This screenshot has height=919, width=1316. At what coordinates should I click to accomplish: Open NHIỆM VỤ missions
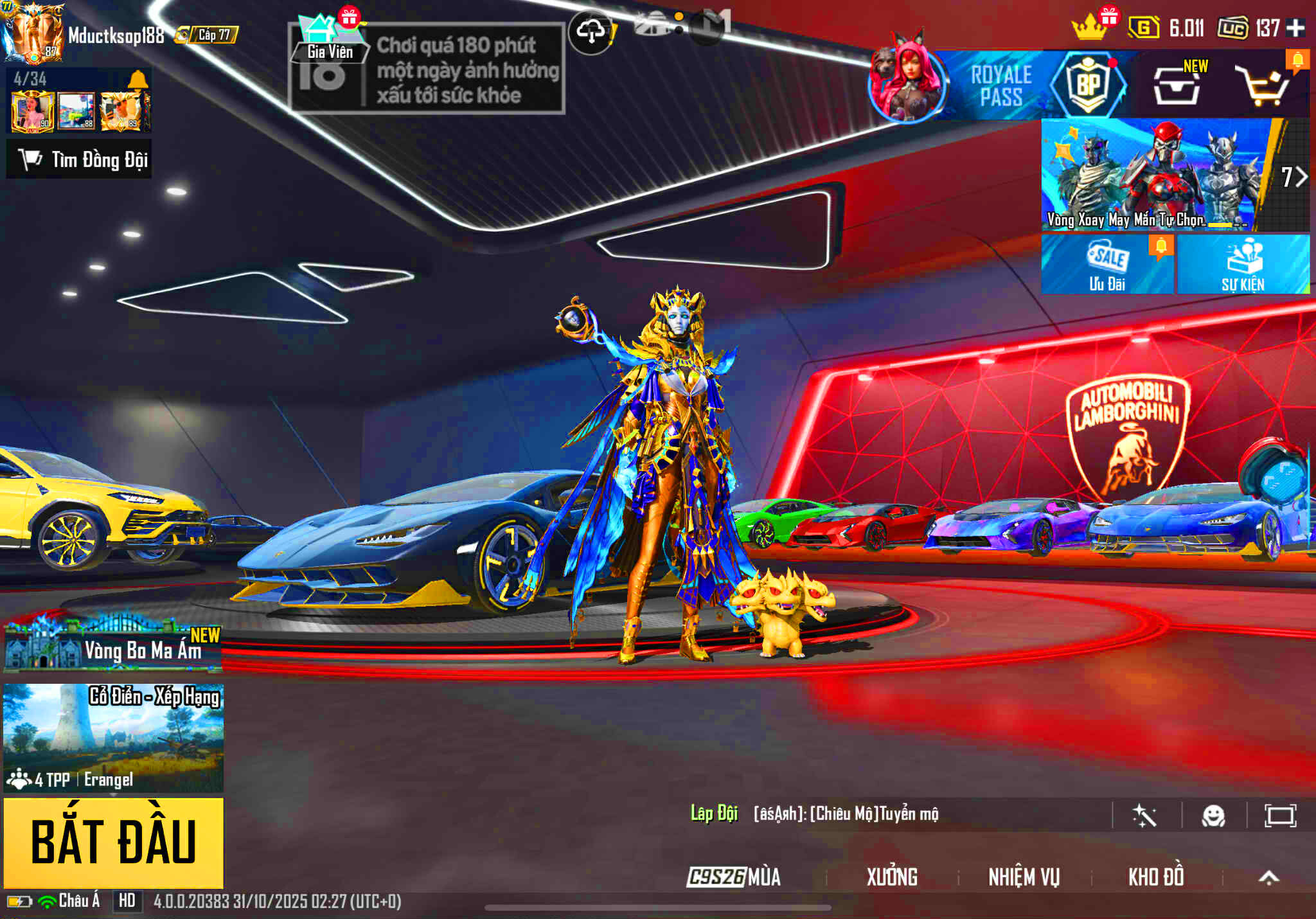tap(1024, 877)
